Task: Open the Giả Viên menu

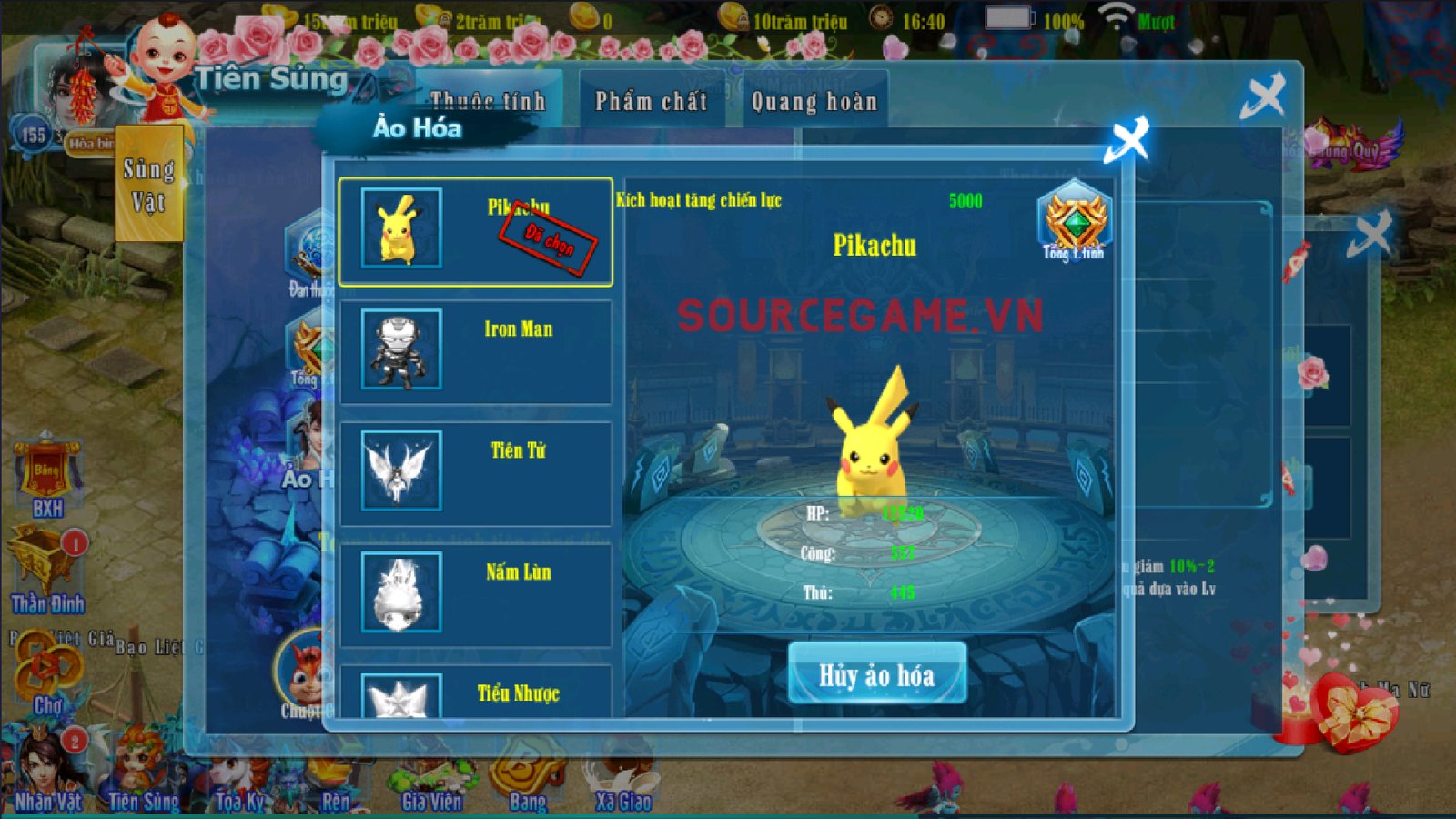Action: pyautogui.click(x=431, y=783)
